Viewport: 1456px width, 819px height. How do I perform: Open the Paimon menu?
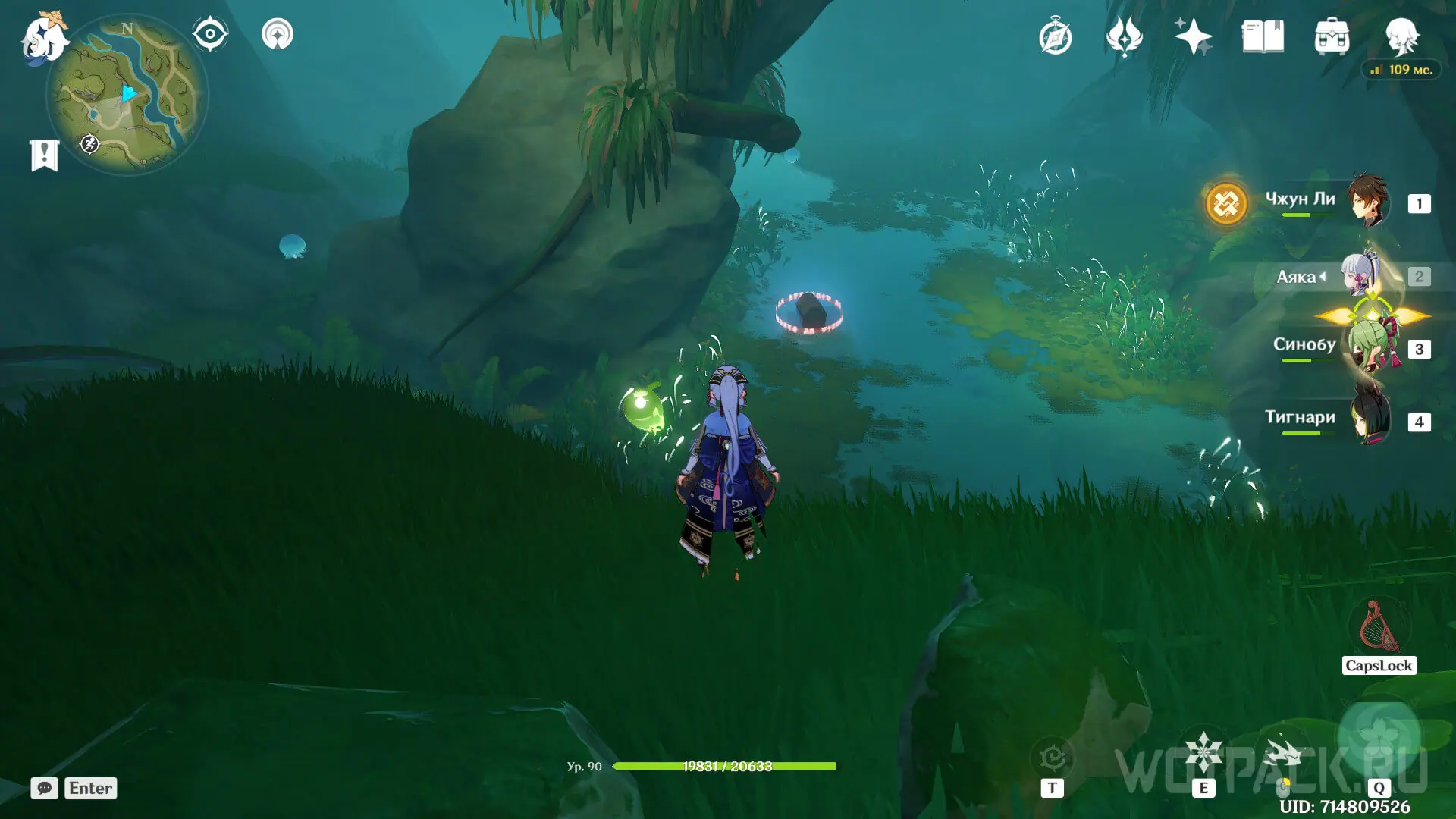click(43, 38)
